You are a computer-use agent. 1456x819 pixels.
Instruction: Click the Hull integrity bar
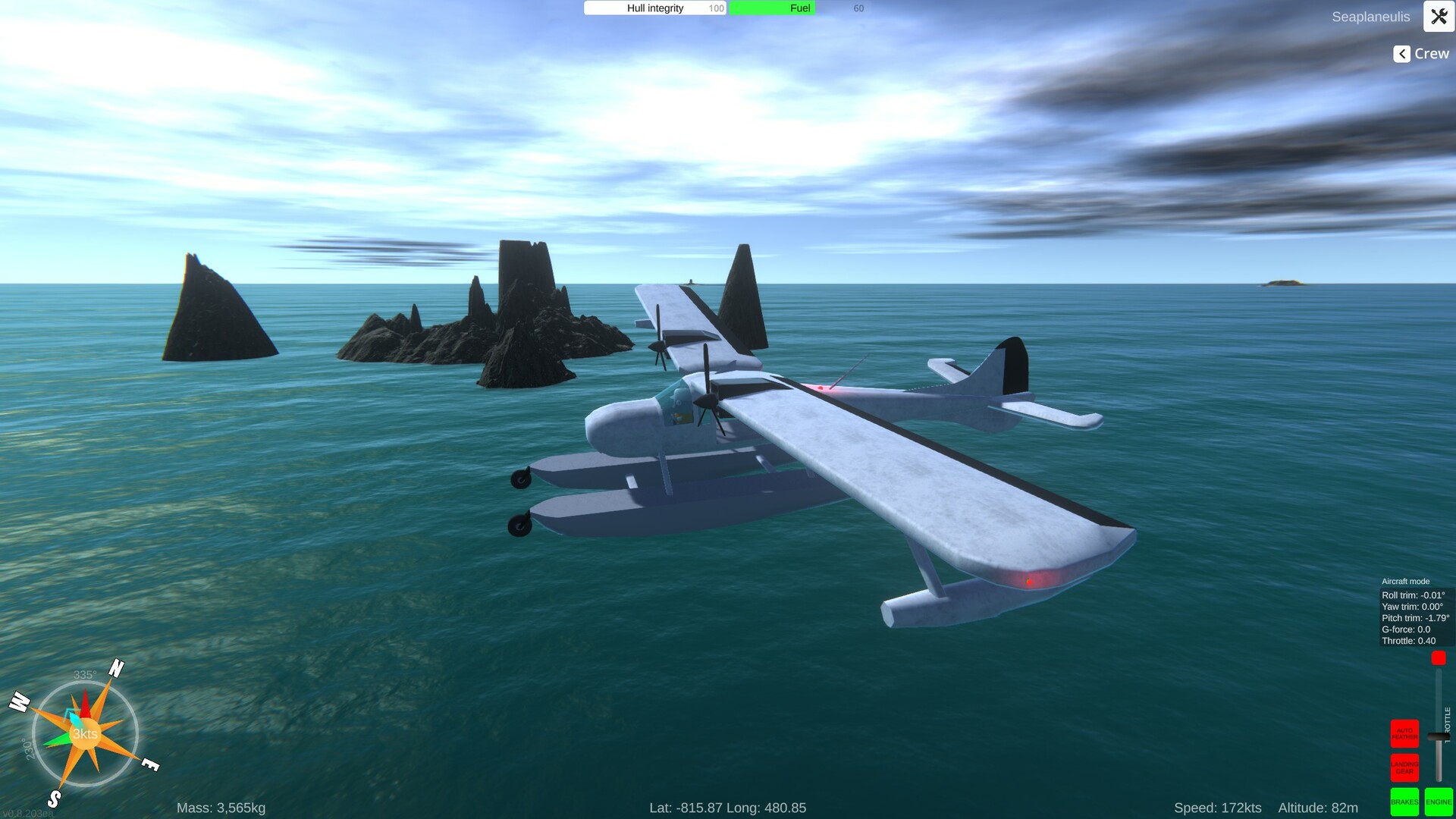[x=654, y=8]
